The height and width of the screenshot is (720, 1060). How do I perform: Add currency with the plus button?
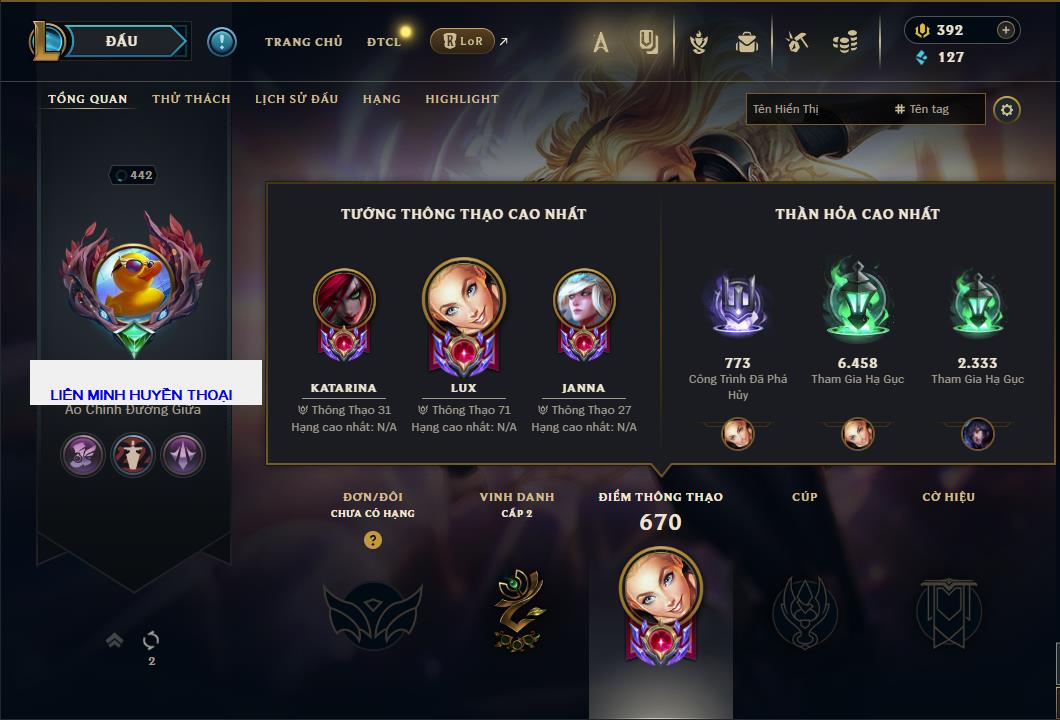(1005, 30)
